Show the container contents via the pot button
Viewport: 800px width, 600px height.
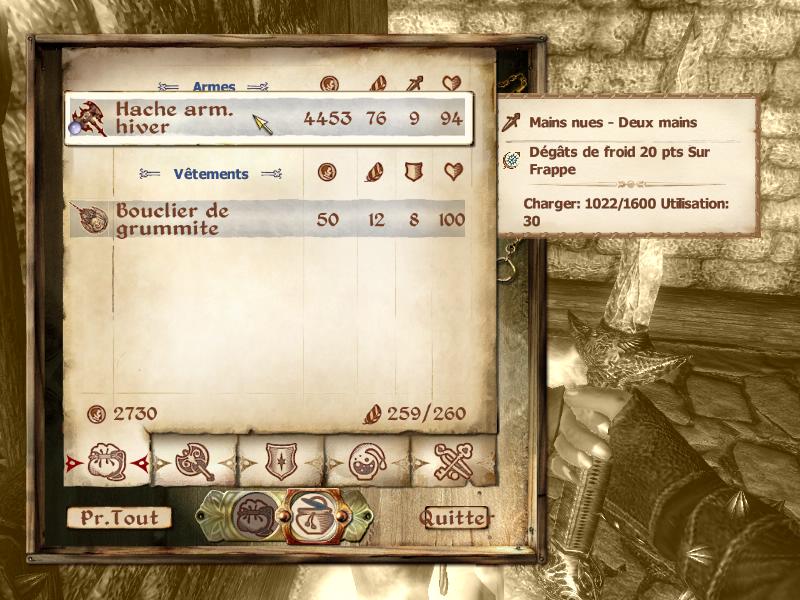click(x=311, y=513)
